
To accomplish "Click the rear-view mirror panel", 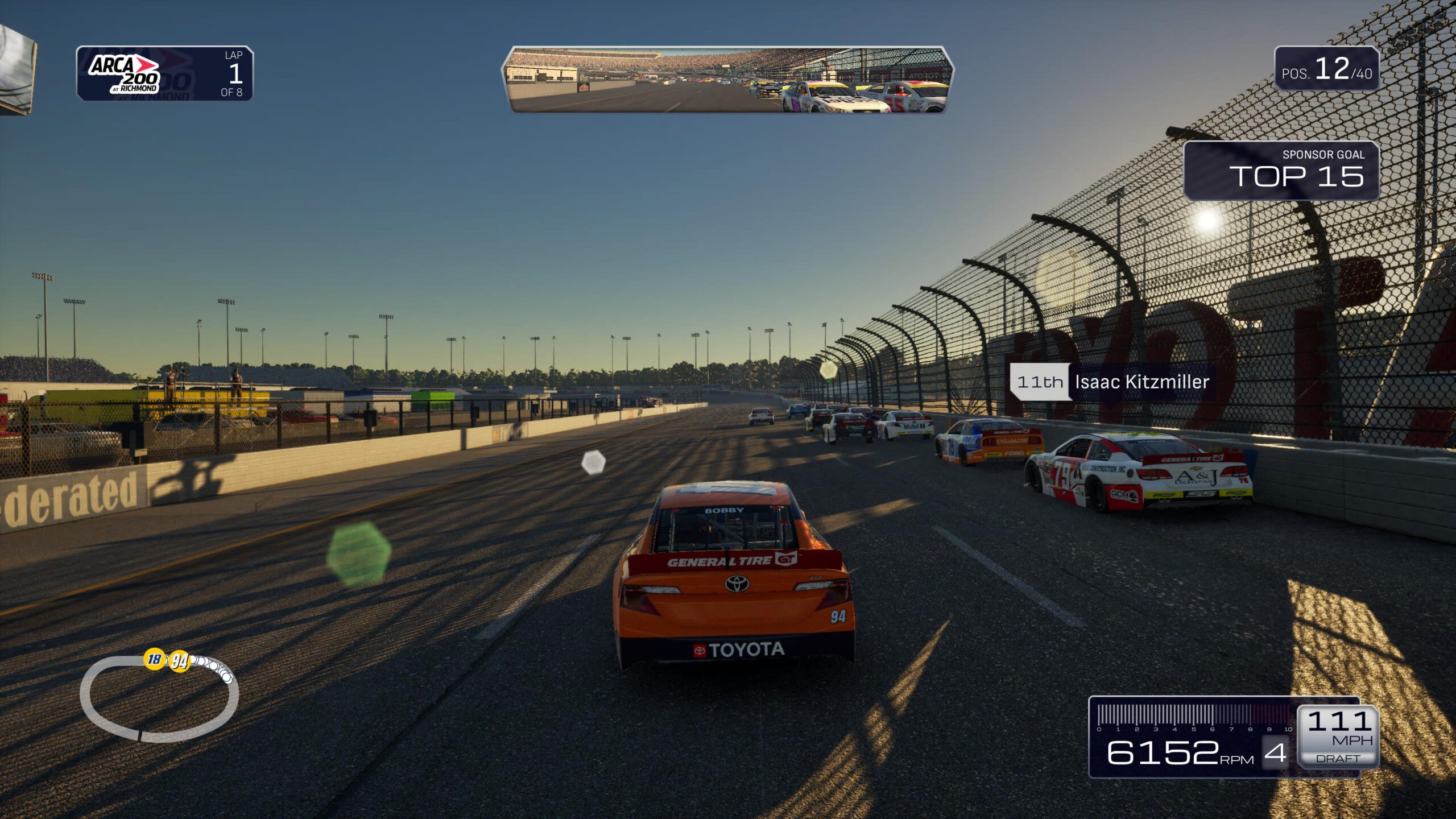I will [727, 80].
